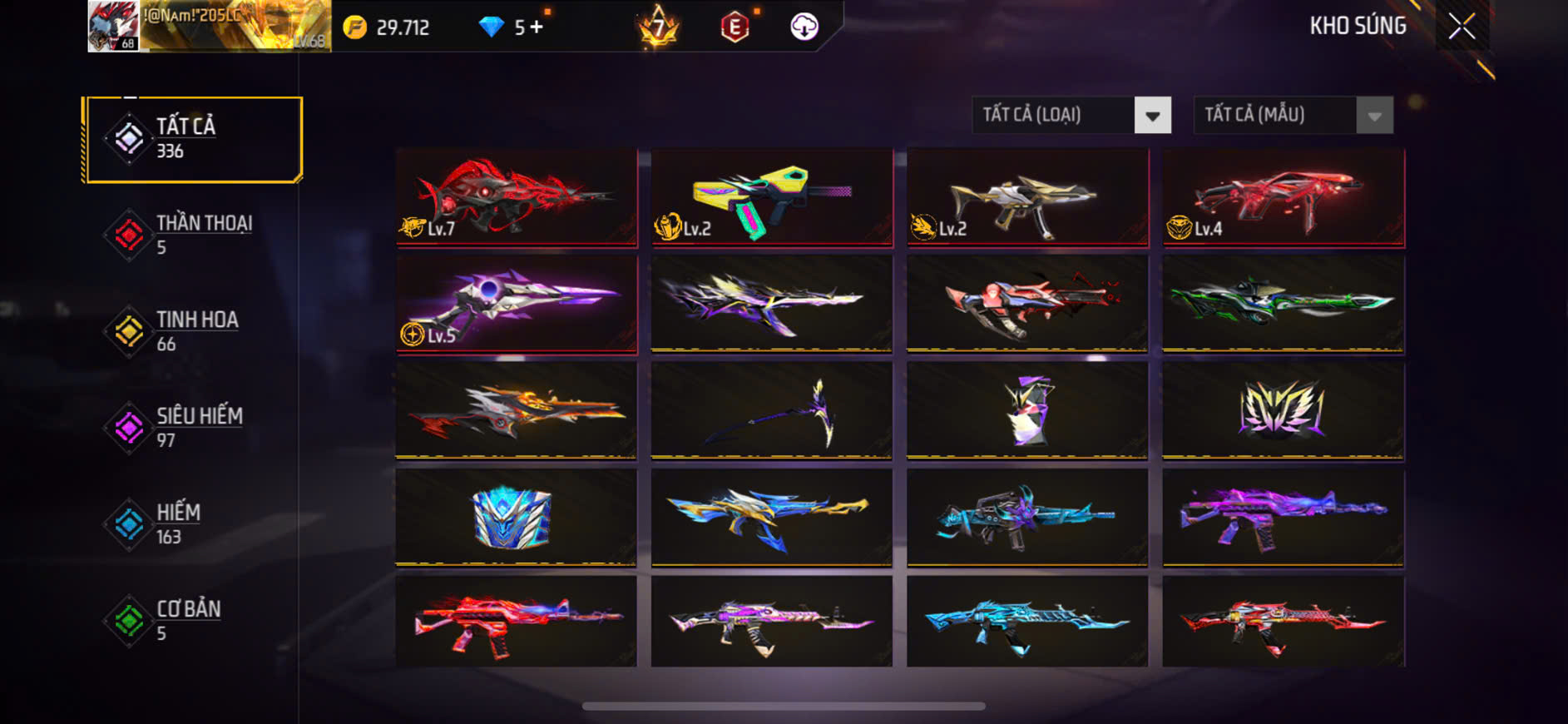Open the Tinh Hoa category
Image resolution: width=1568 pixels, height=724 pixels.
pos(191,331)
